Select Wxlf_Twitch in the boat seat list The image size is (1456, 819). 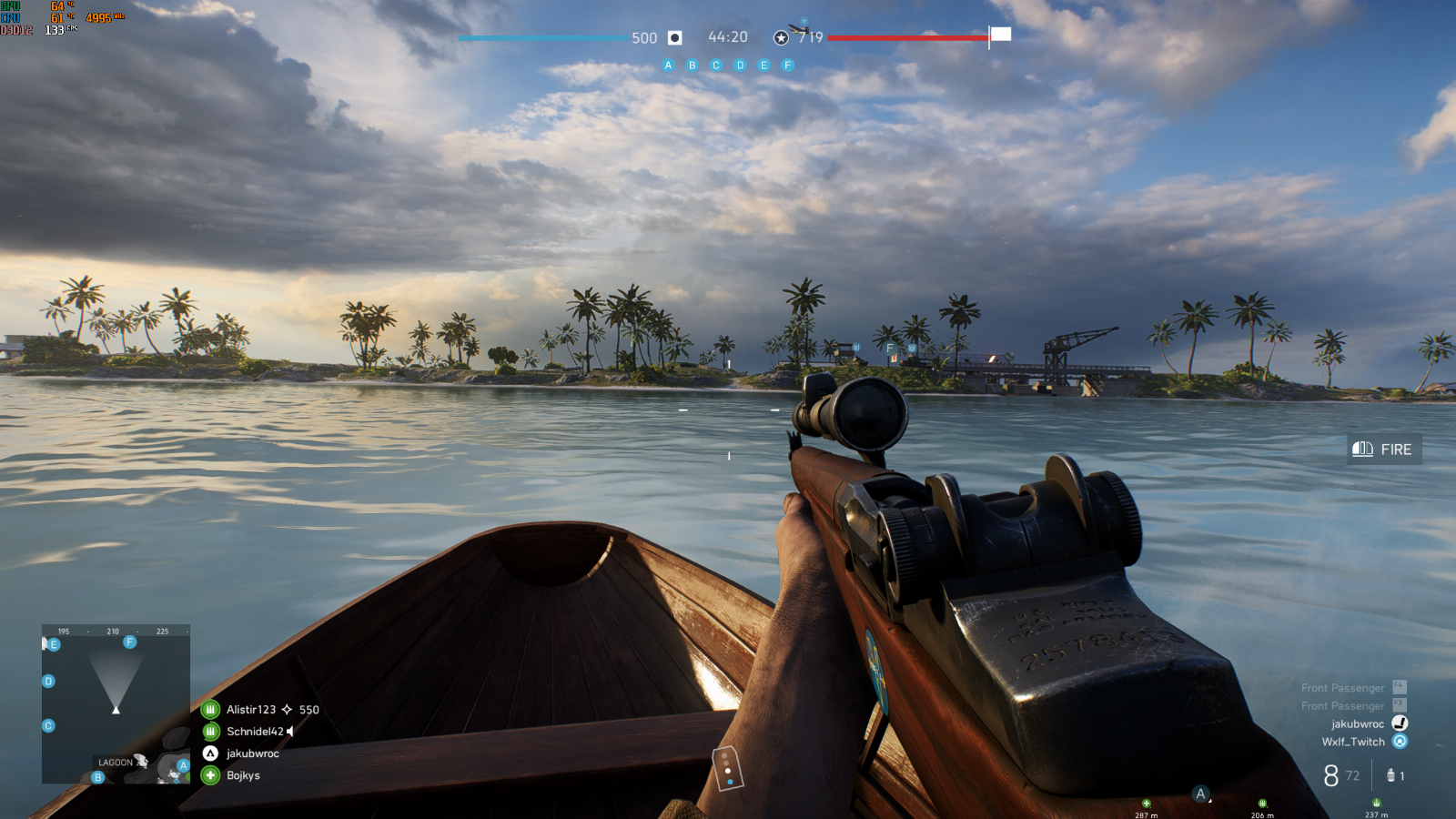tap(1353, 742)
